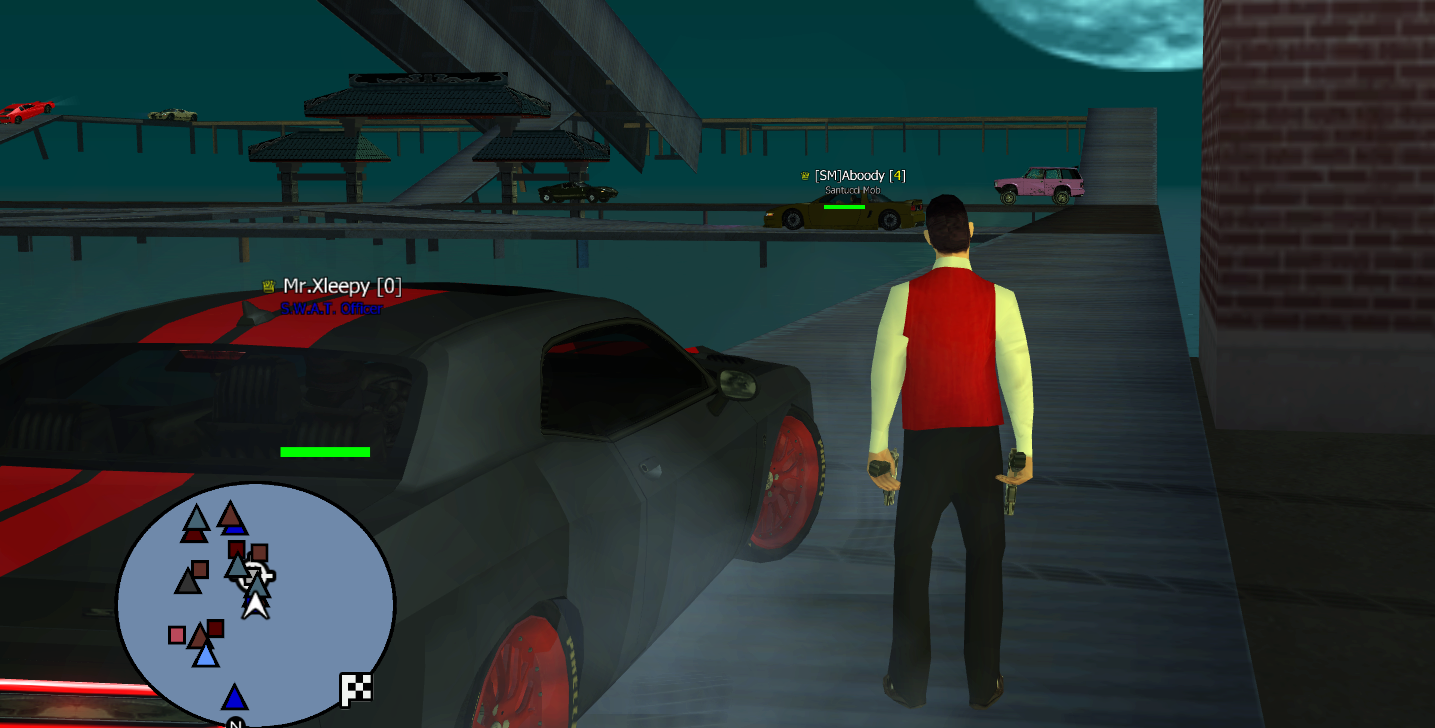Click the gray triangle blip on the radar left

pyautogui.click(x=188, y=582)
